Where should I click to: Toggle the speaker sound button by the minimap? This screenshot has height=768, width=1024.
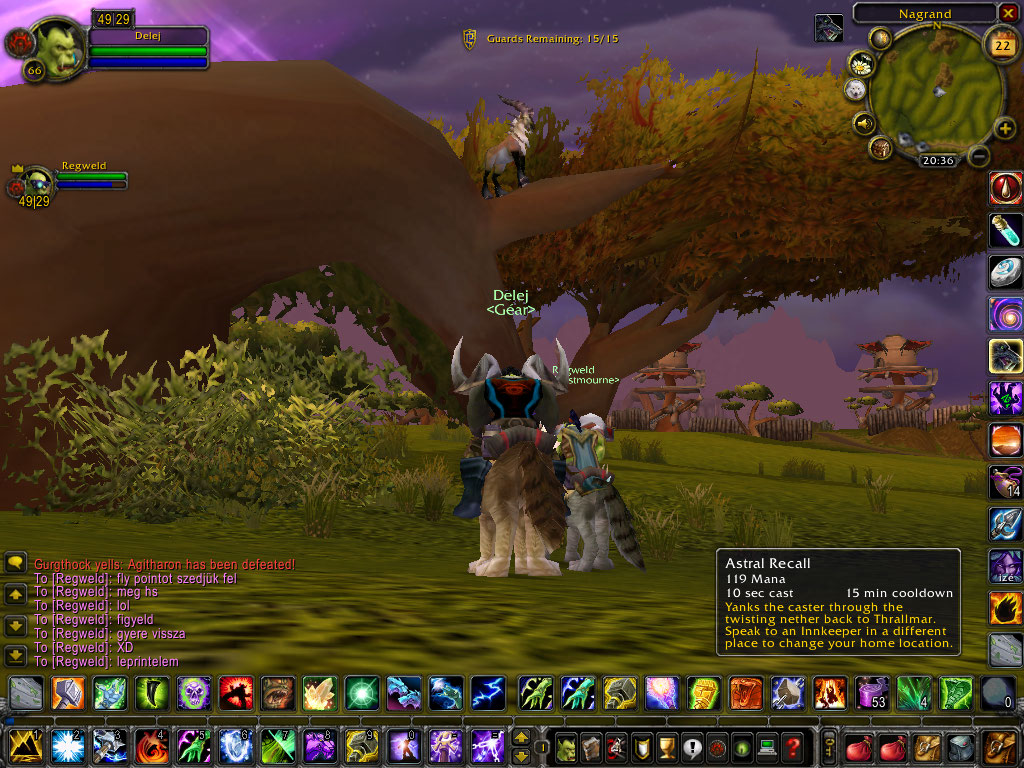click(862, 123)
